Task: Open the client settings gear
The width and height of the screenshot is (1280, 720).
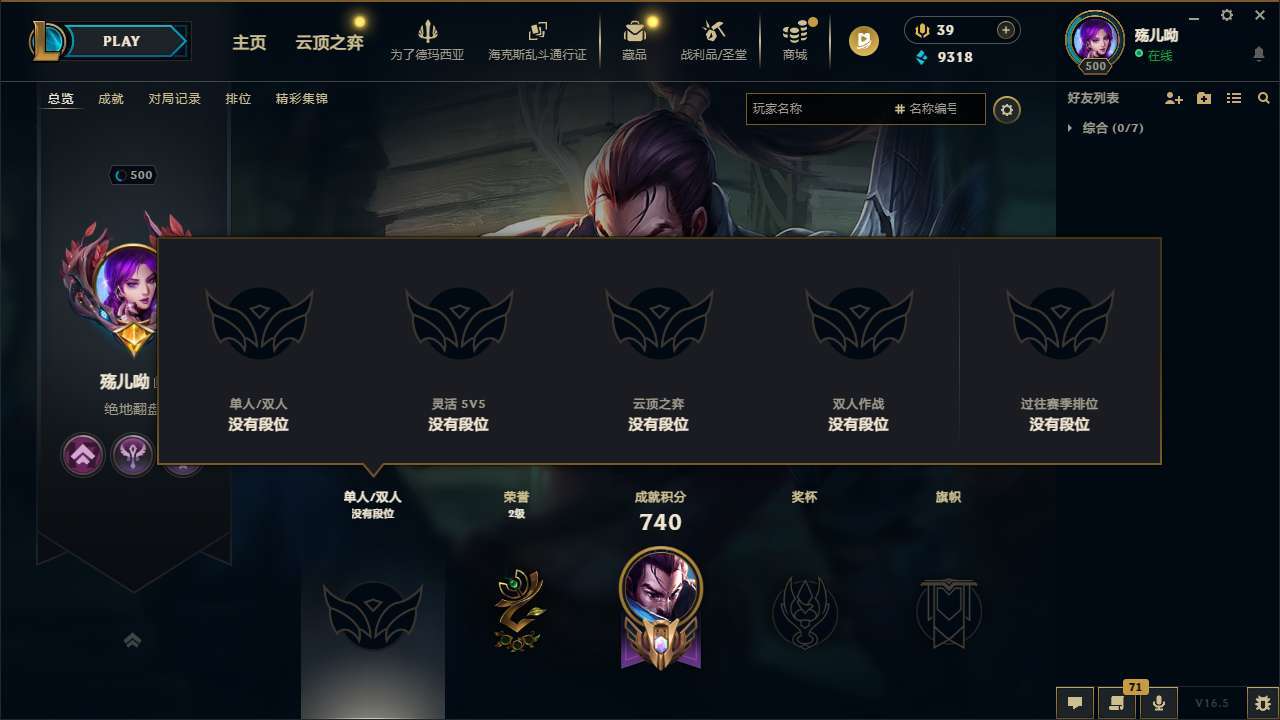Action: (1226, 15)
